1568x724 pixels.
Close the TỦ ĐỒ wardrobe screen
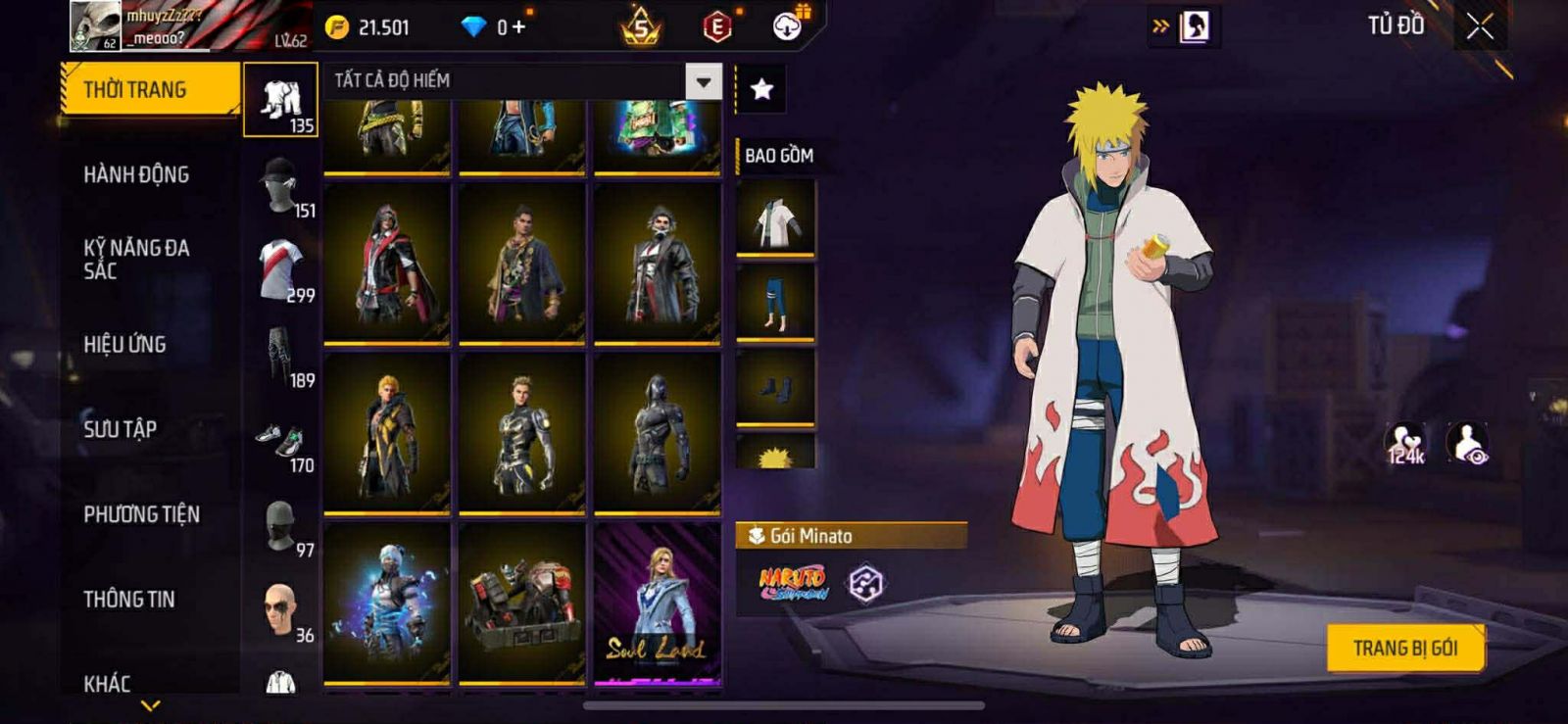tap(1480, 26)
